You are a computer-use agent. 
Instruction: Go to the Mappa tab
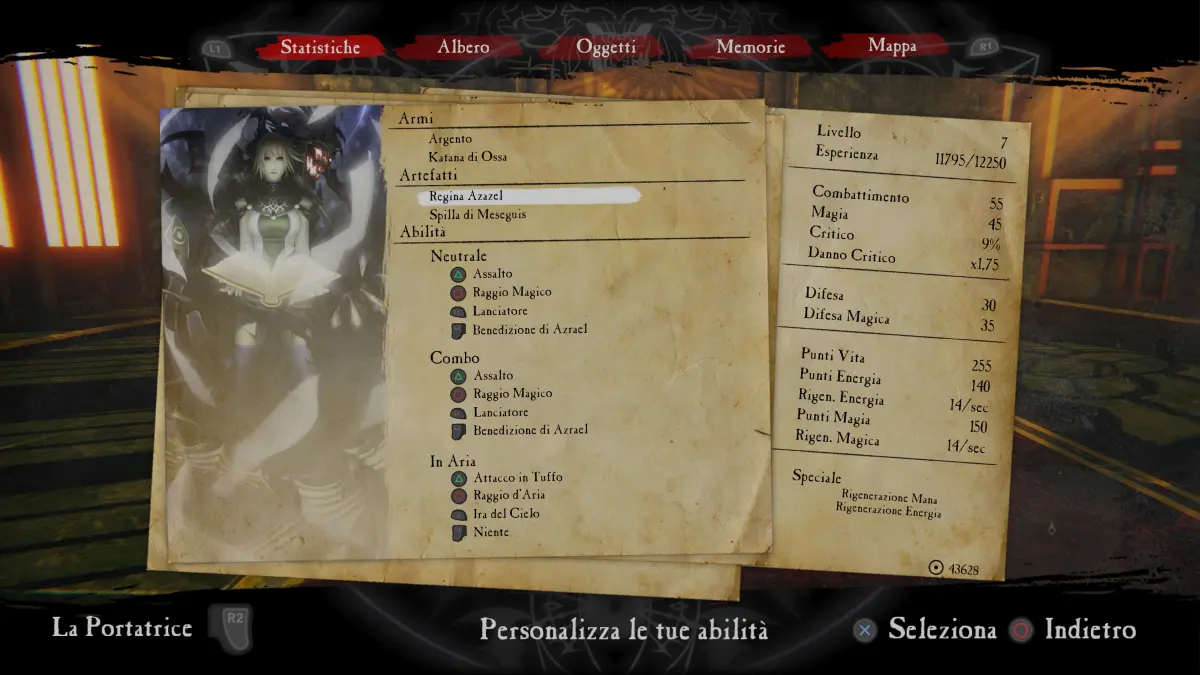[x=892, y=46]
